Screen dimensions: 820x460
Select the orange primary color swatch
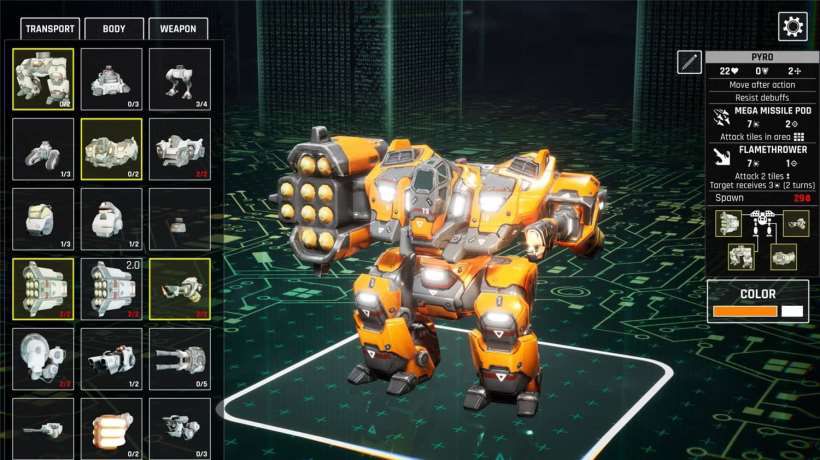[x=744, y=312]
